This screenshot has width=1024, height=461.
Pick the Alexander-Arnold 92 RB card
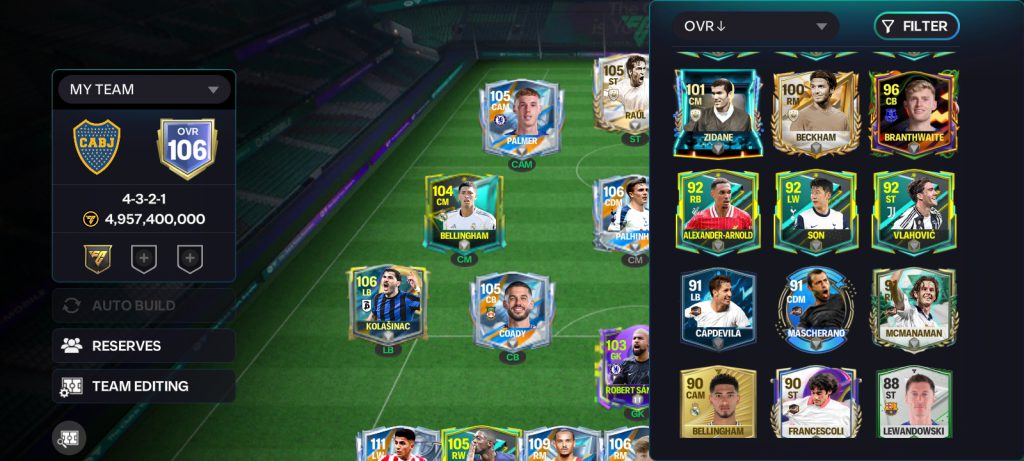(717, 211)
